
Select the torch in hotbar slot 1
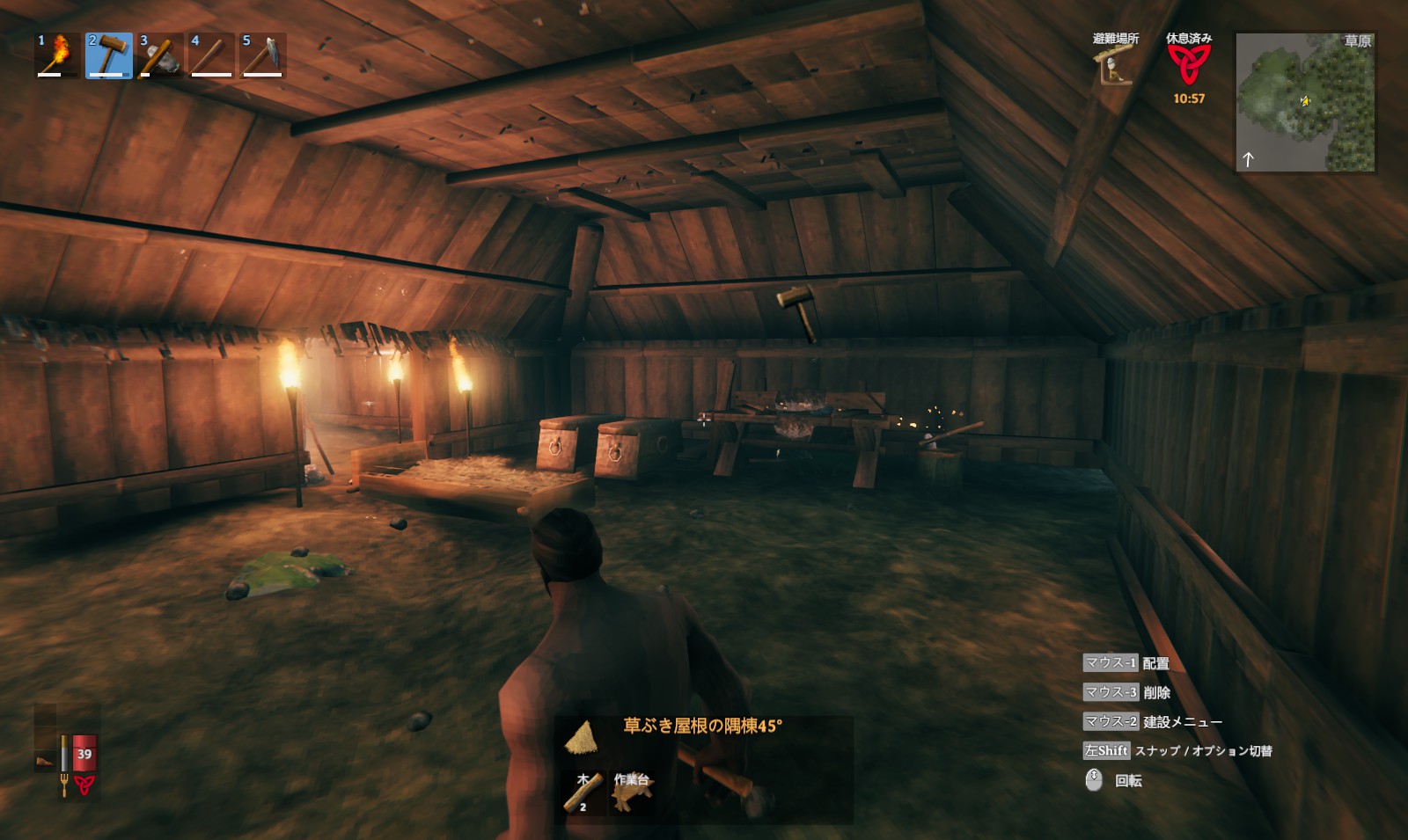(57, 55)
